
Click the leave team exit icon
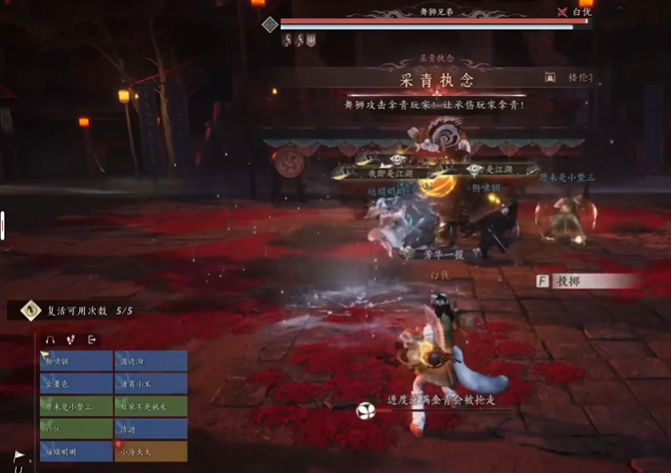92,339
